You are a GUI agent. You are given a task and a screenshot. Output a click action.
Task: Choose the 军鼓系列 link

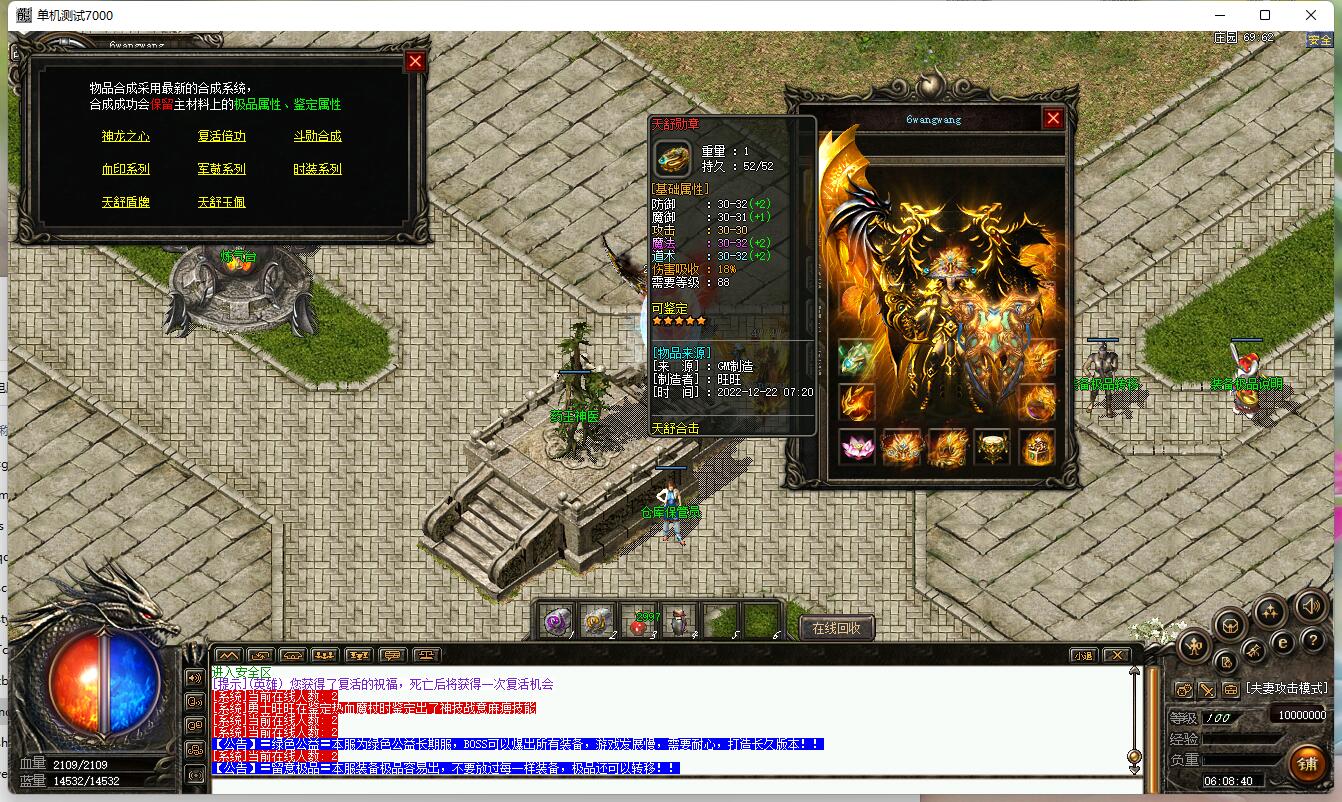(221, 169)
